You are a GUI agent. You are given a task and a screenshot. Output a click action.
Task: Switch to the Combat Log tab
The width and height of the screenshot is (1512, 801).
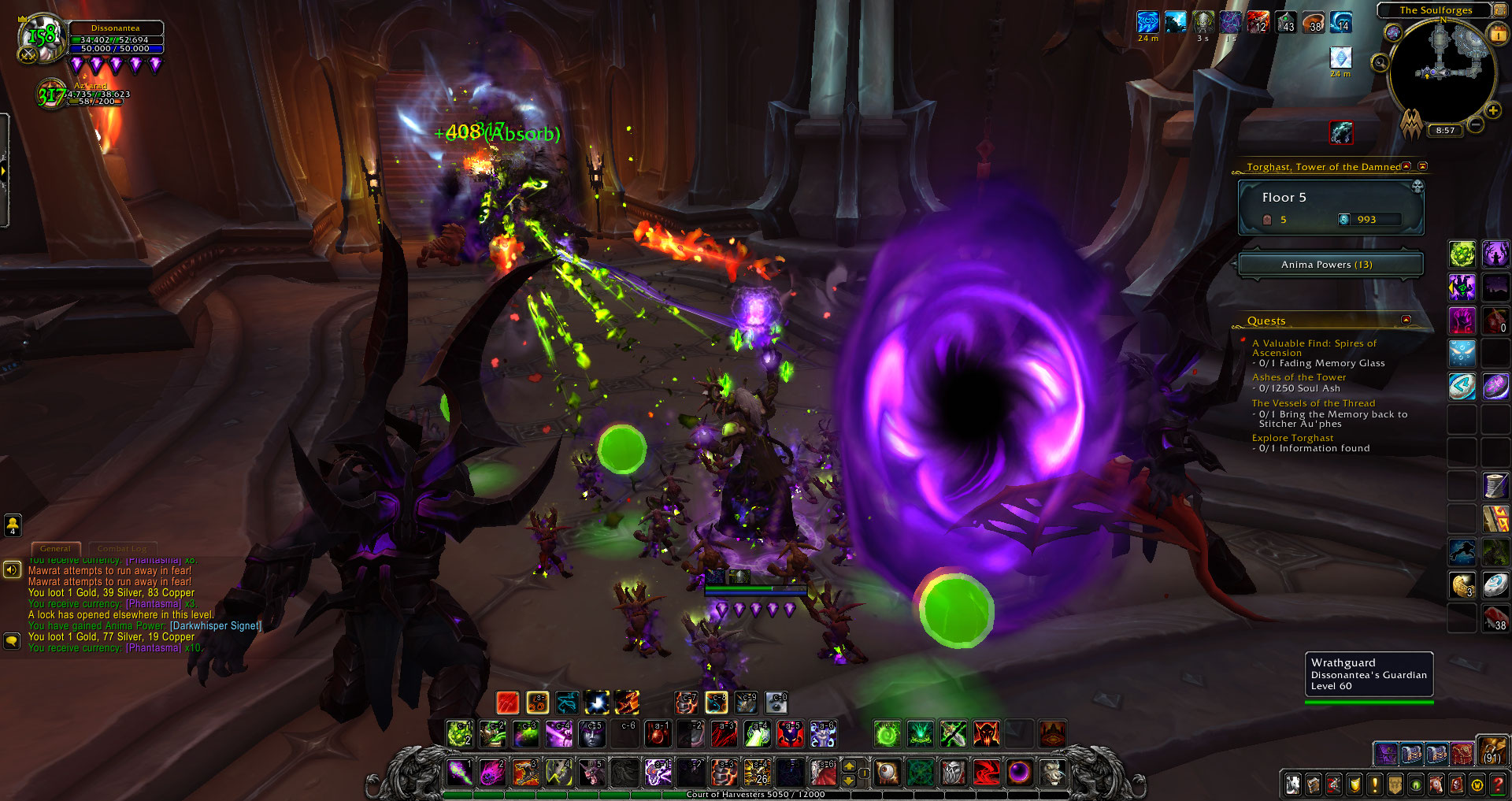[122, 548]
